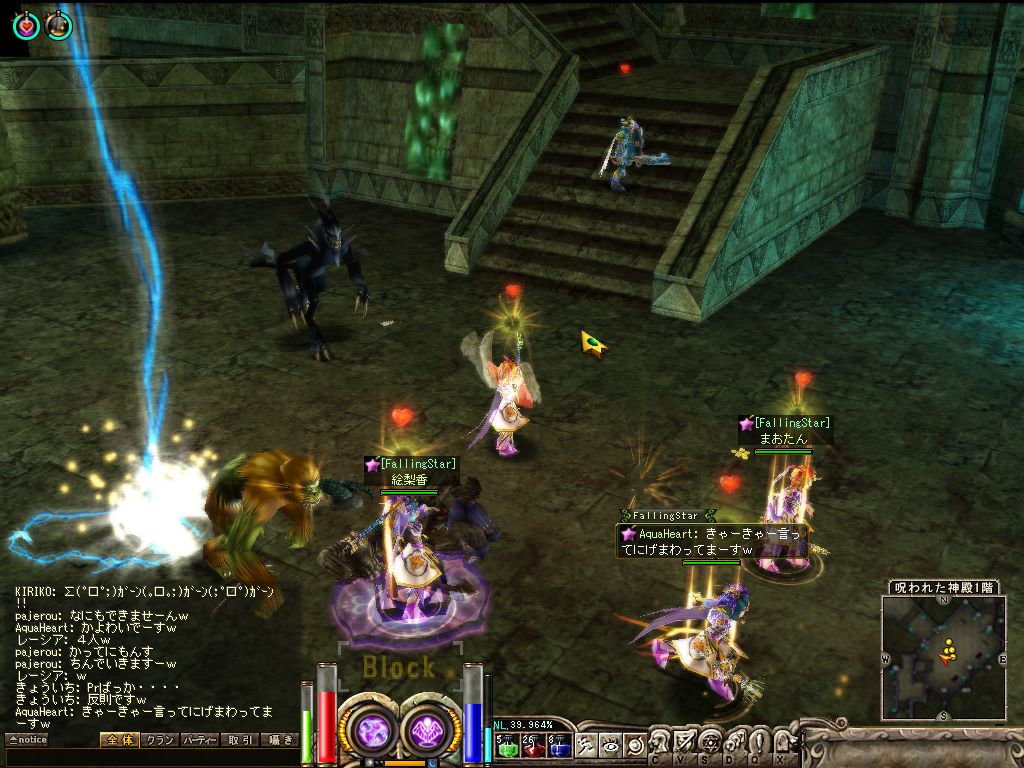The height and width of the screenshot is (768, 1024).
Task: Use the green potion quick slot
Action: 505,745
